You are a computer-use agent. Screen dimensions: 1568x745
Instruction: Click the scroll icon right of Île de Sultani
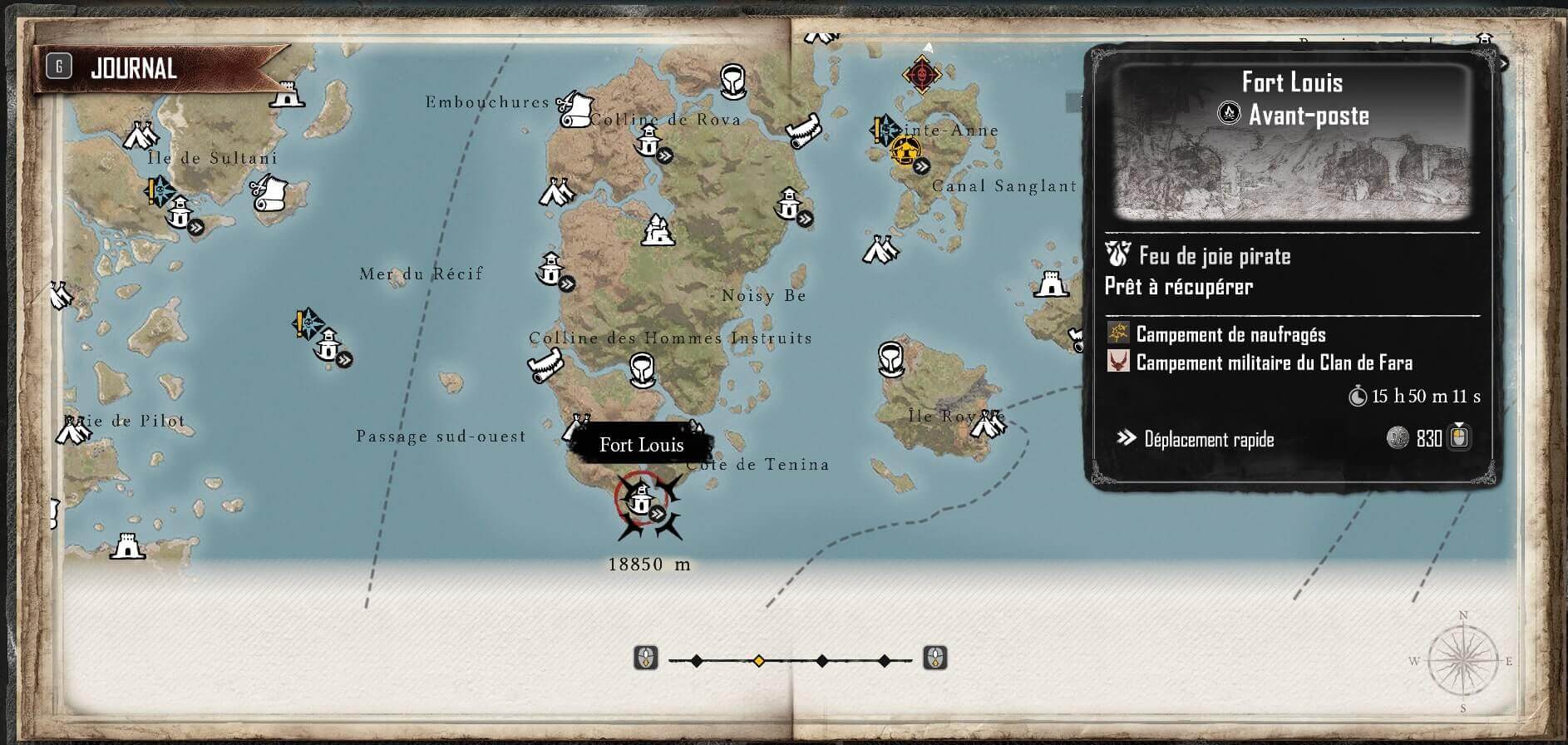pos(268,193)
